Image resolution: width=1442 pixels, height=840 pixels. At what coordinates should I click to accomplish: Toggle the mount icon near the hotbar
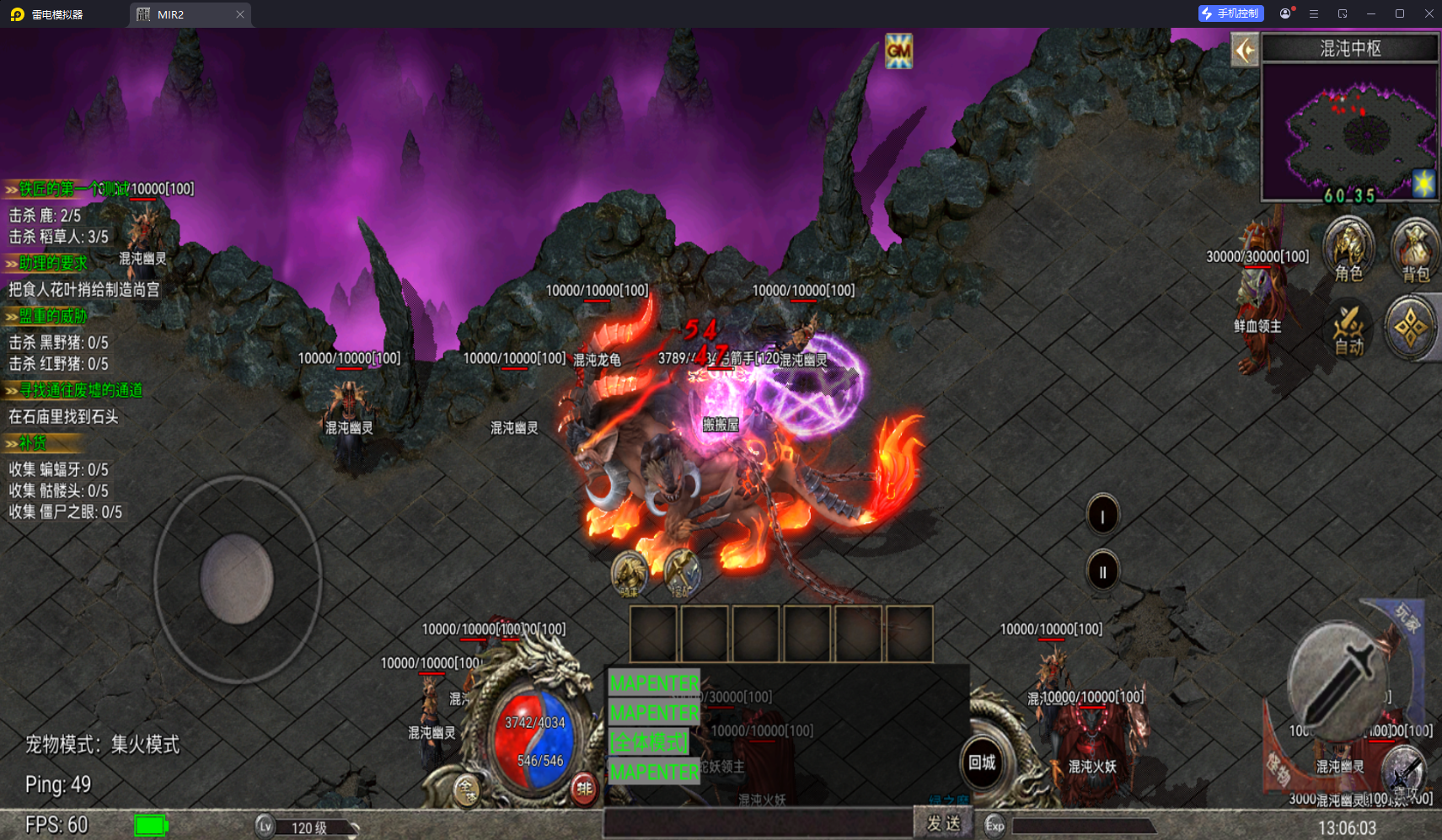coord(629,575)
